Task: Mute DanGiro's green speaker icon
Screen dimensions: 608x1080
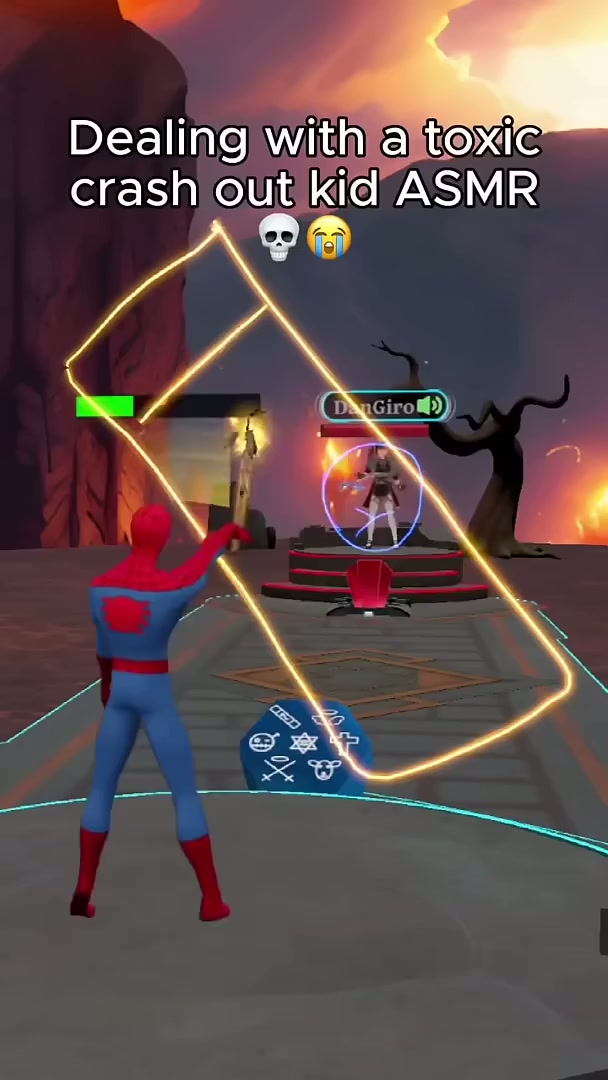Action: click(430, 406)
